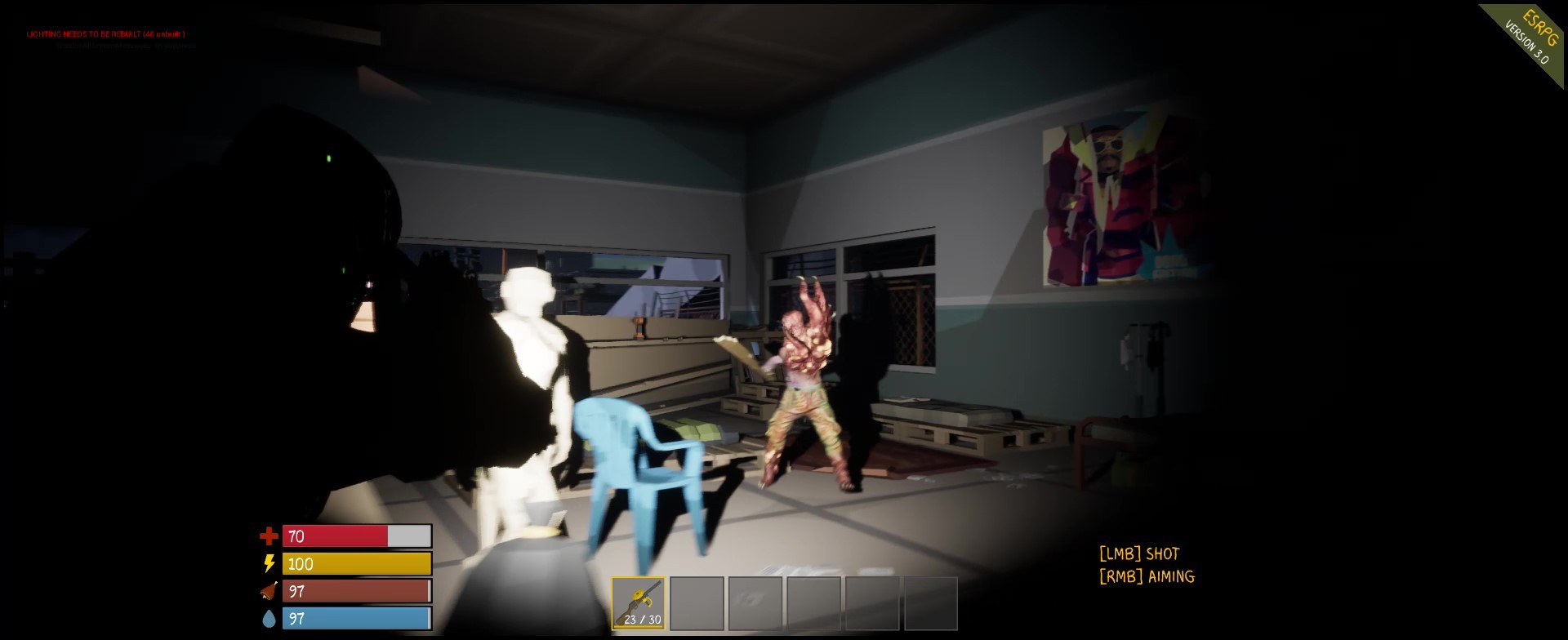The height and width of the screenshot is (640, 1568).
Task: Click the yellow lightning stamina icon
Action: [x=269, y=564]
